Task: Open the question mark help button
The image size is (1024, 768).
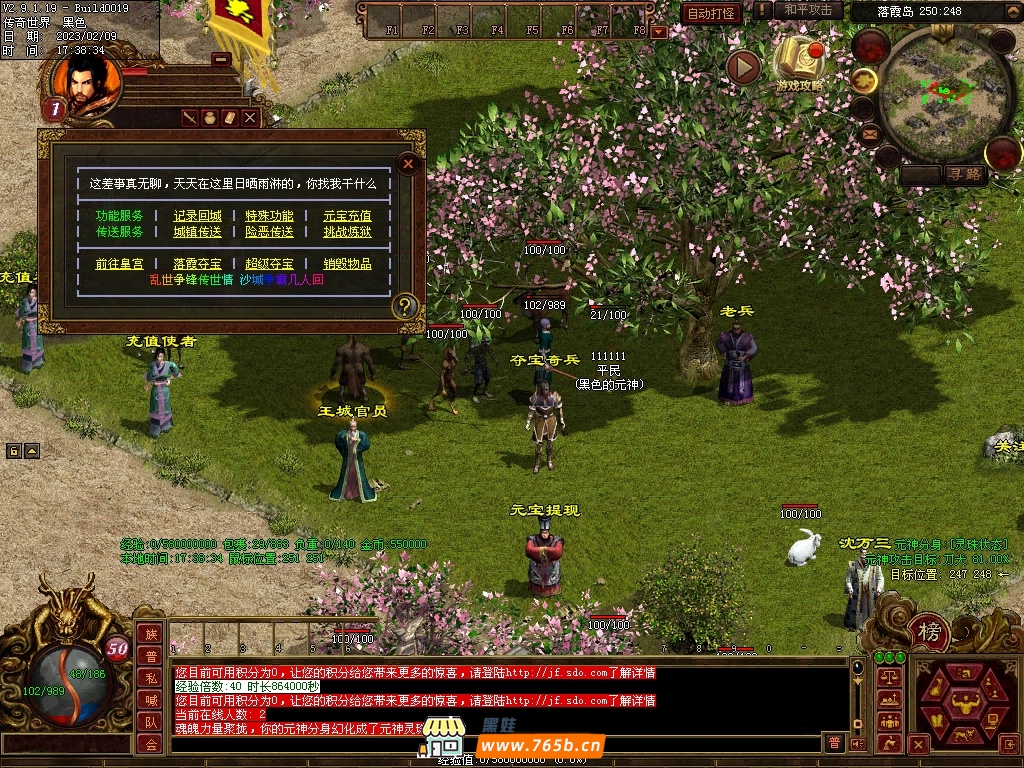Action: (x=404, y=306)
